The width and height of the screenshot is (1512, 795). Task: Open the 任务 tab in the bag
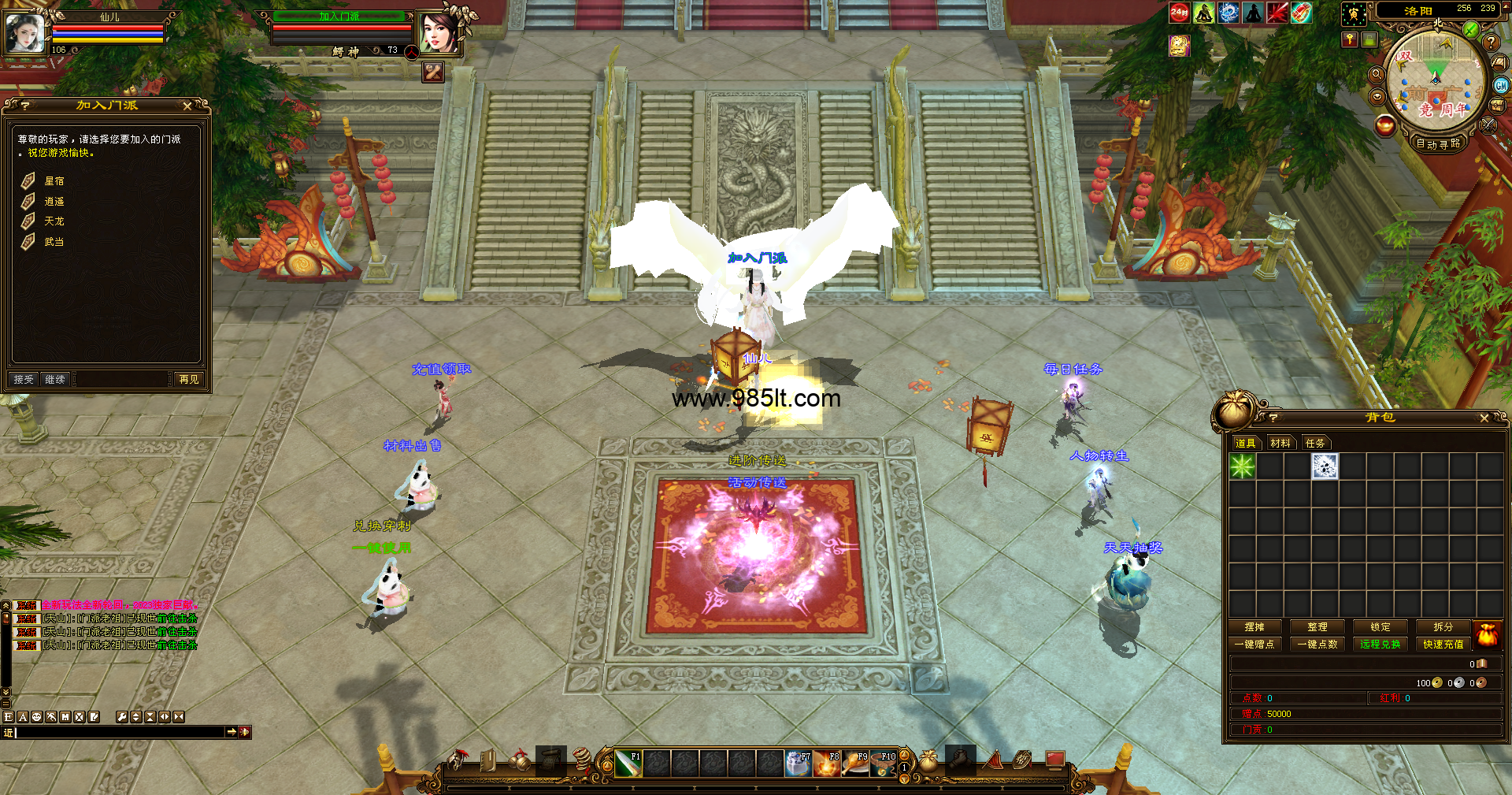[1315, 443]
